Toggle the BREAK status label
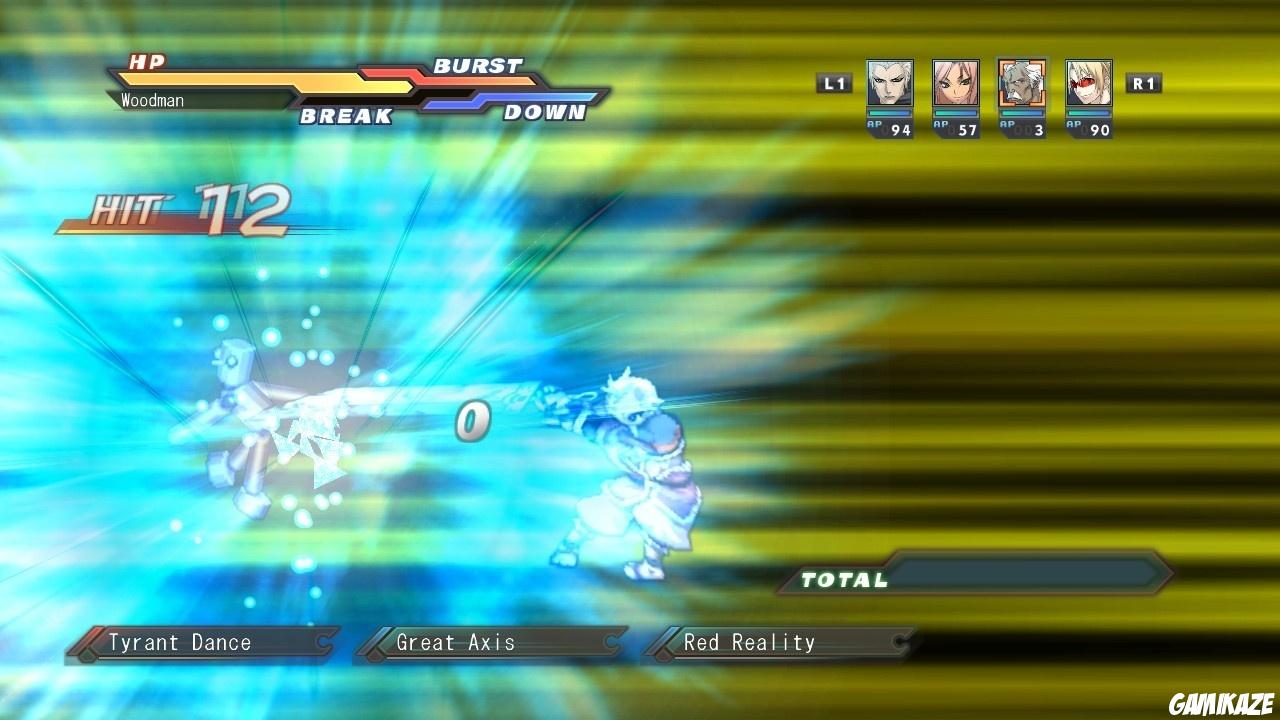The height and width of the screenshot is (720, 1280). click(x=344, y=117)
